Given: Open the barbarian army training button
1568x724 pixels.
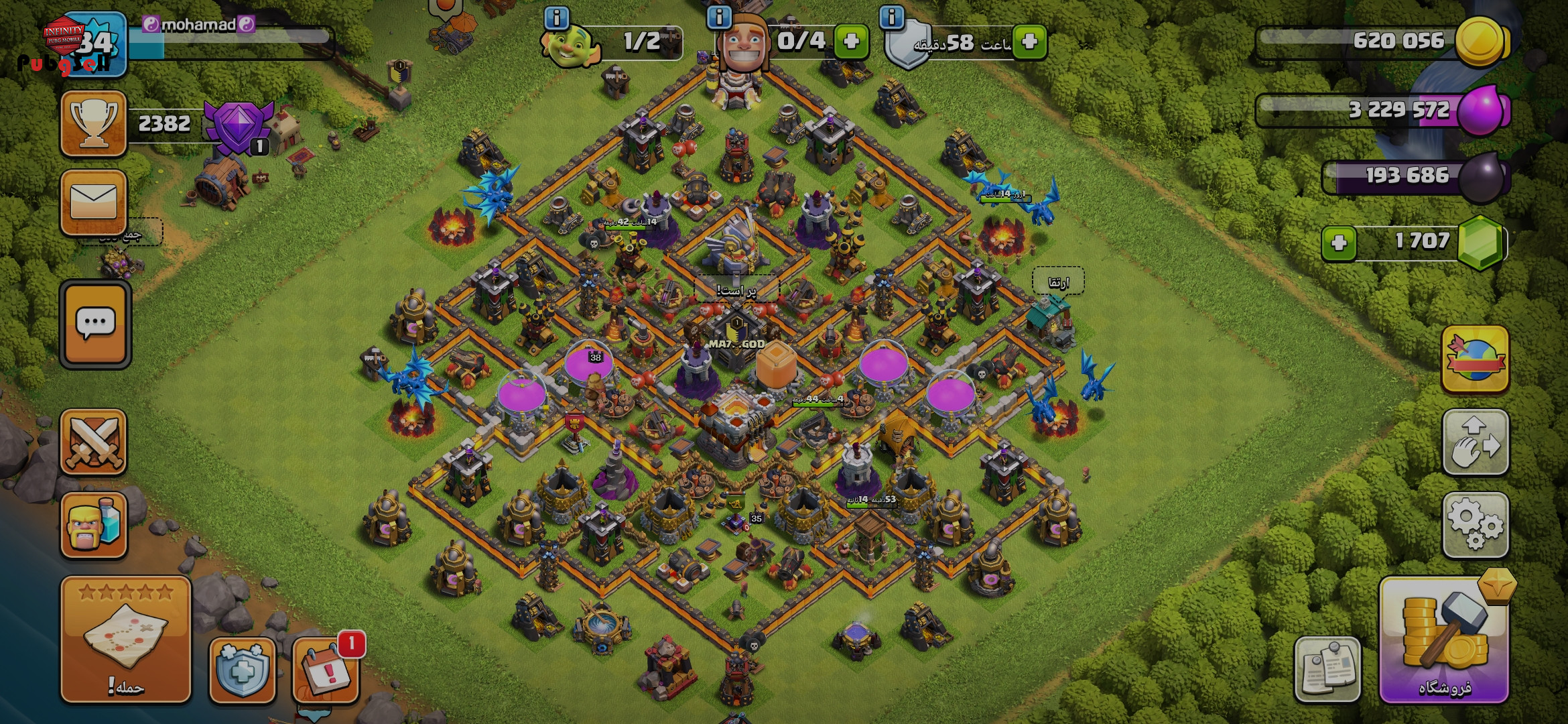Looking at the screenshot, I should coord(94,525).
